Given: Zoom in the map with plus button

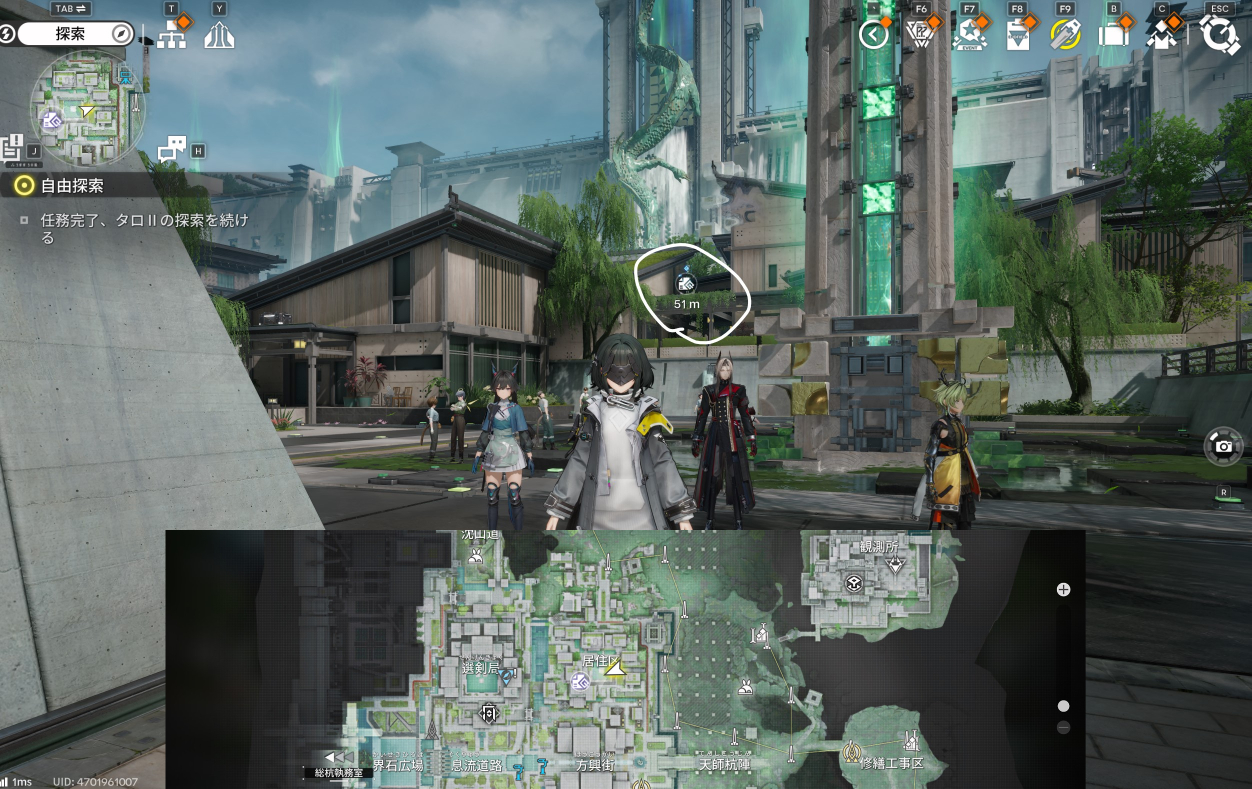Looking at the screenshot, I should coord(1063,589).
